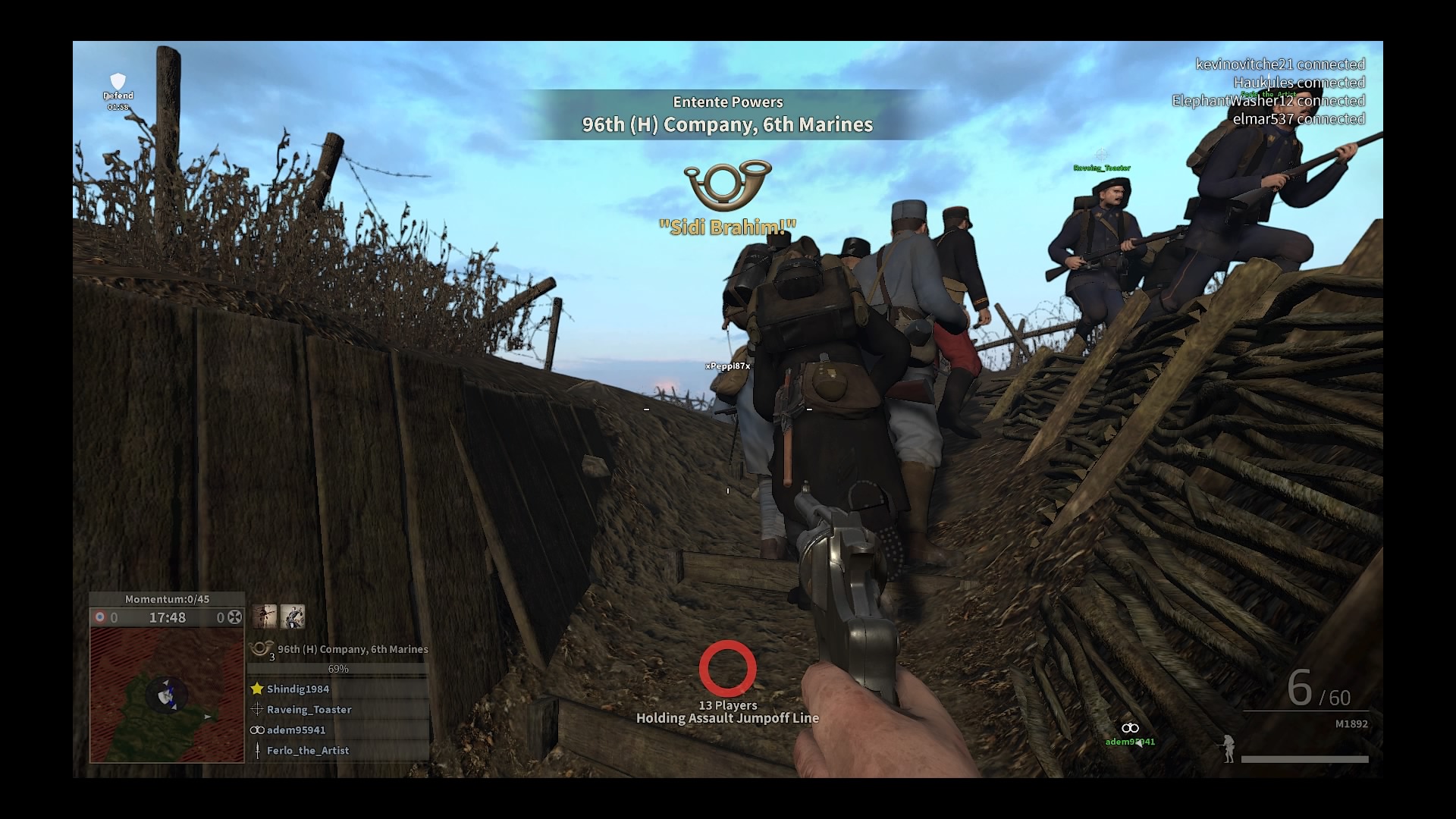Click the gold star beside Shindig1984
The image size is (1456, 819).
257,689
